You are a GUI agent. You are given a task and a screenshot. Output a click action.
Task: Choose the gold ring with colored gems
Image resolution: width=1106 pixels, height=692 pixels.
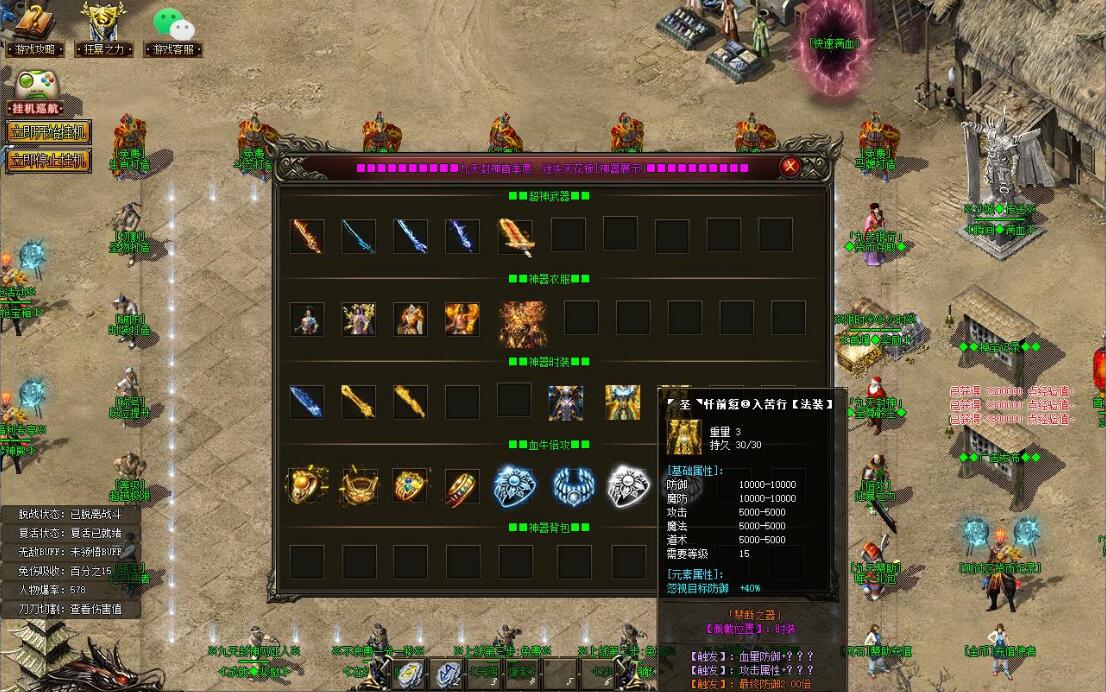coord(410,486)
